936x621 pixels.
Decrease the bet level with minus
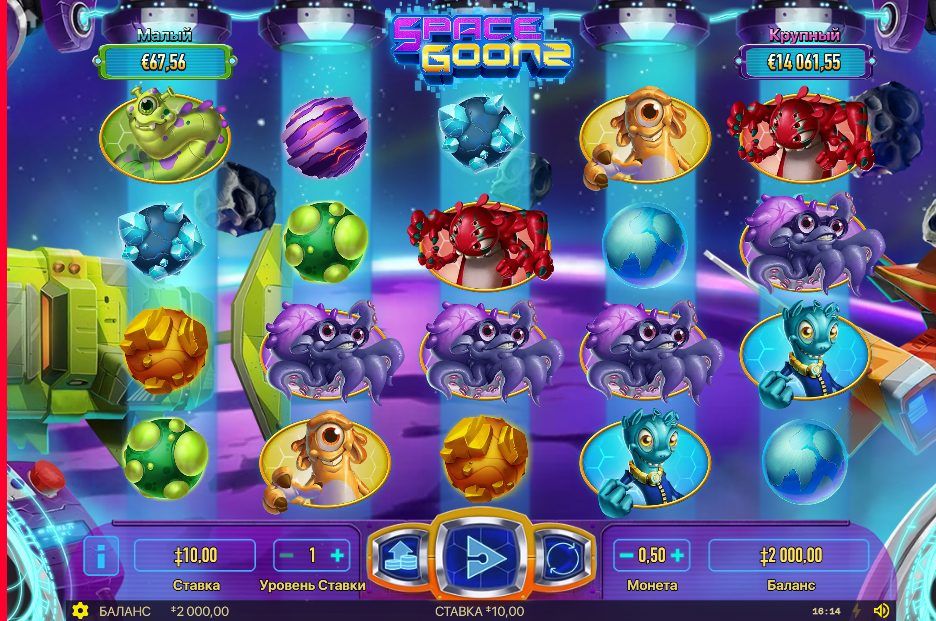coord(287,555)
